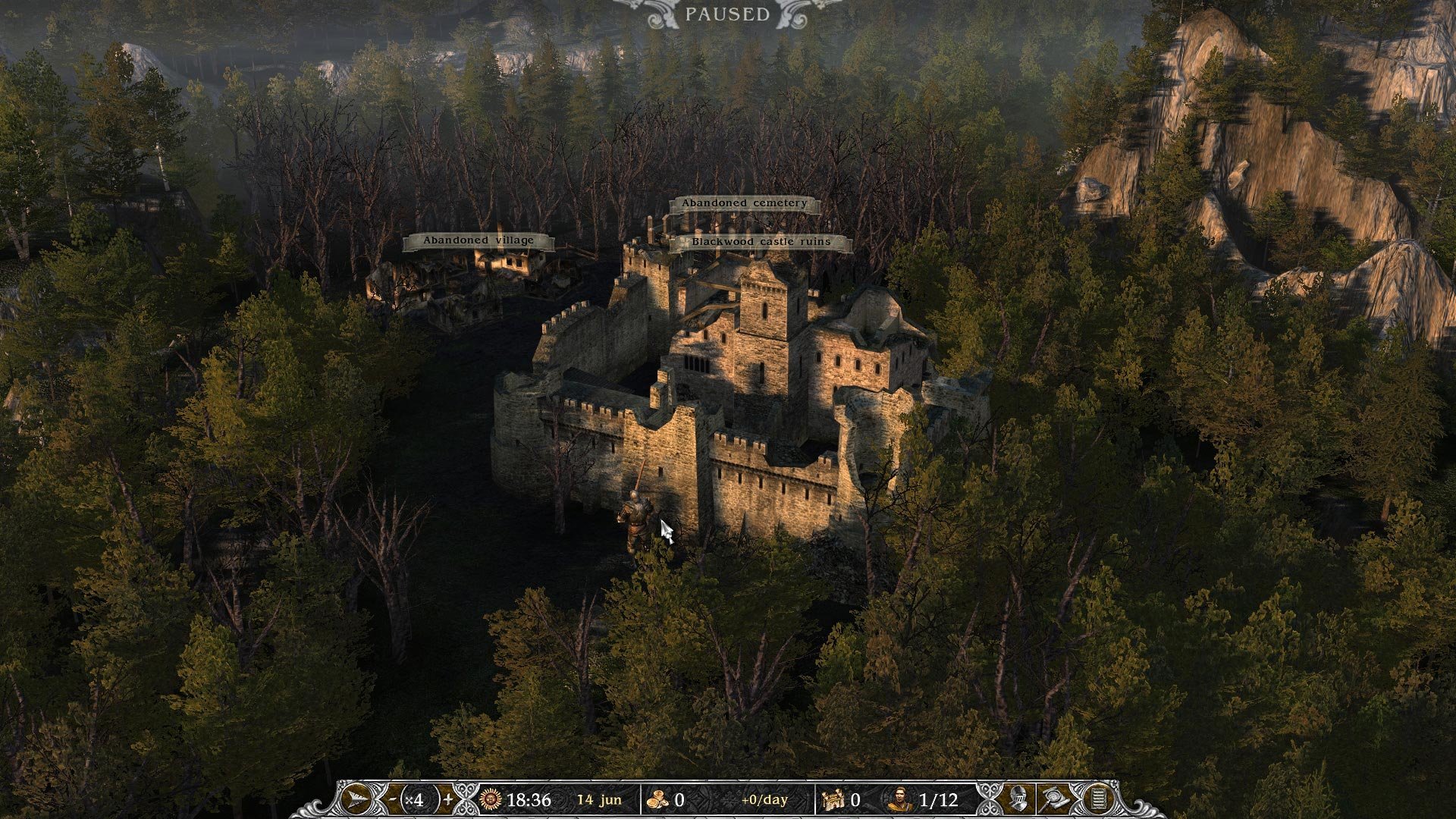The image size is (1456, 819).
Task: Open the scroll and magnifier panel
Action: pos(1055,799)
